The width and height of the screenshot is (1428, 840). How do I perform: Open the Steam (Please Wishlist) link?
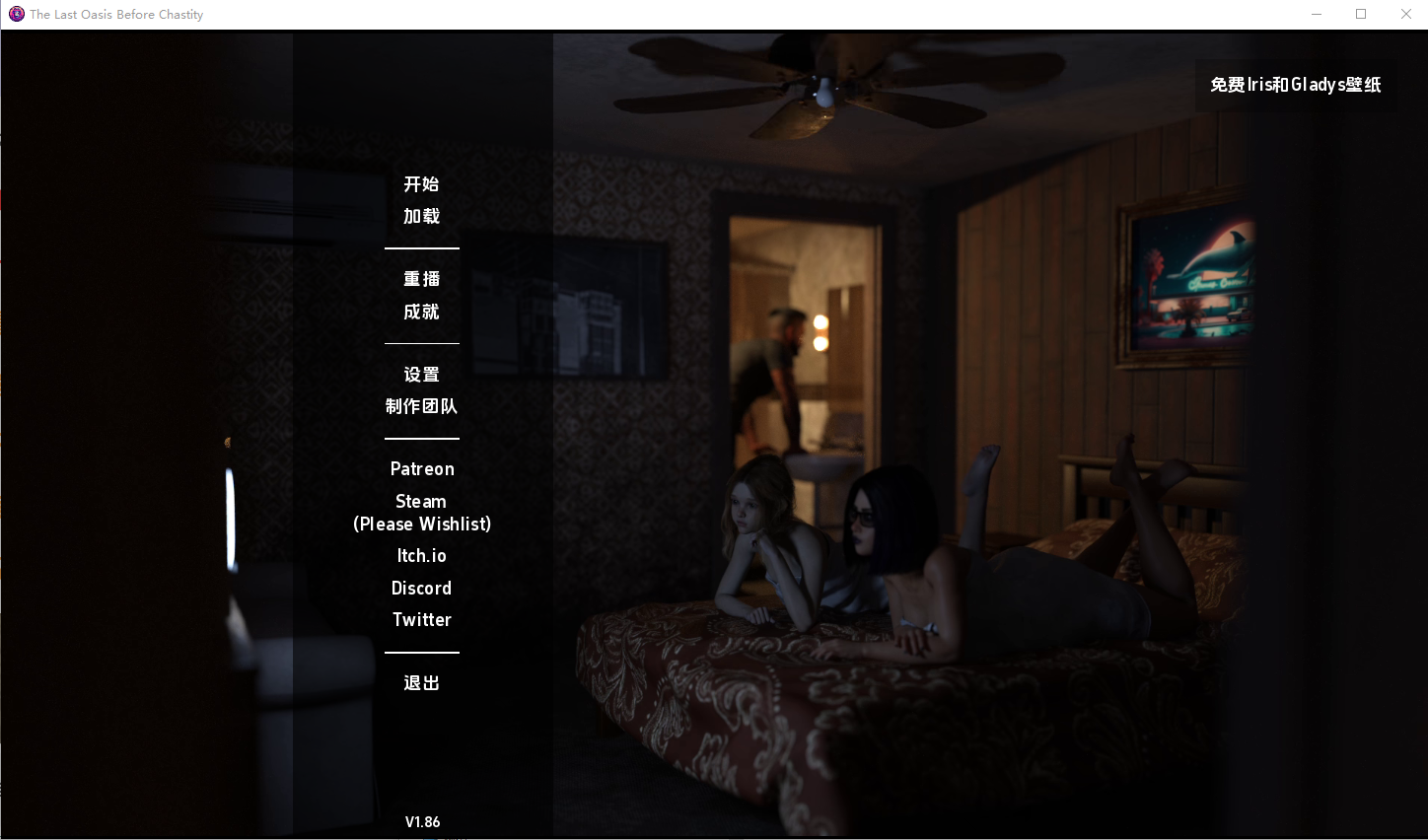tap(421, 512)
